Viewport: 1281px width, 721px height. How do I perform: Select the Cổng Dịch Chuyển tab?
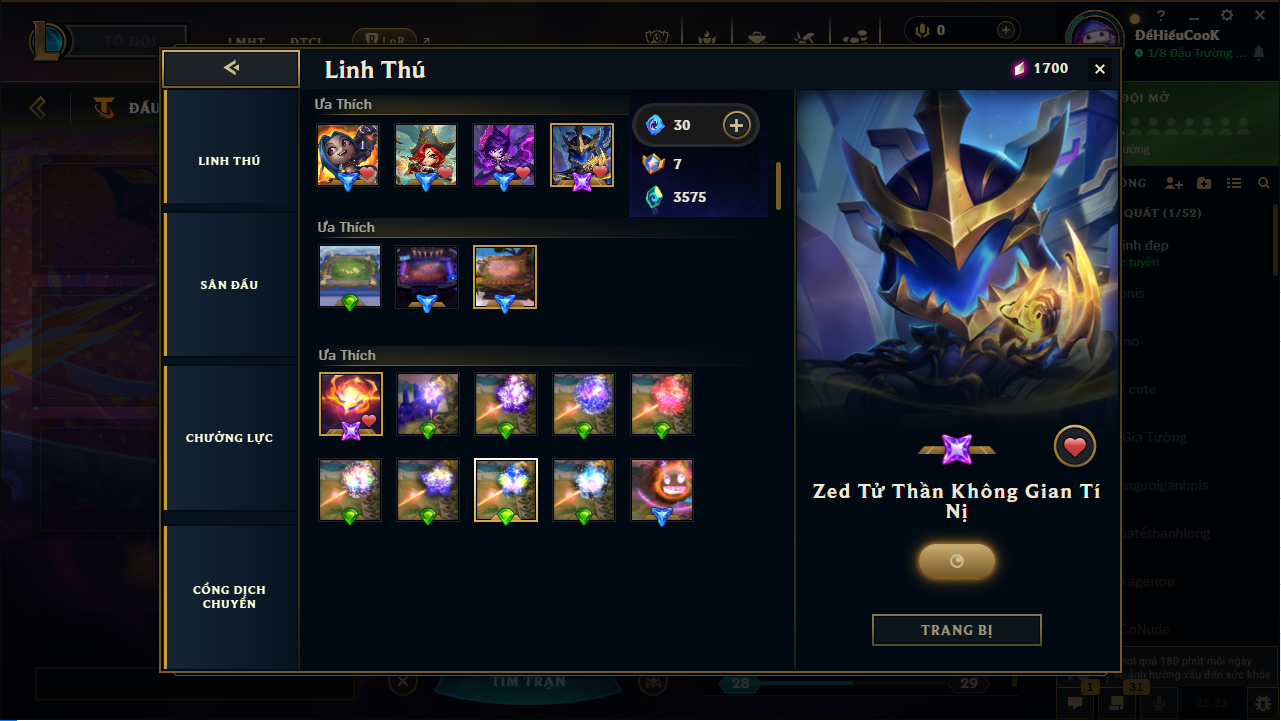[229, 597]
